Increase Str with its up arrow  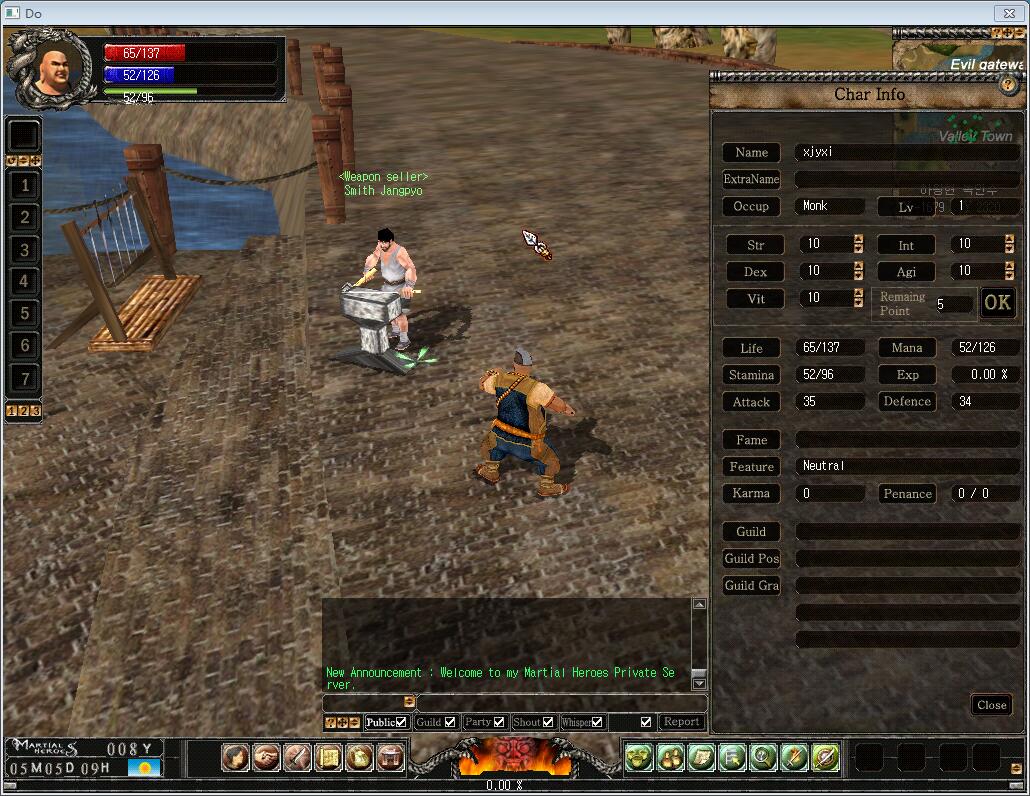[858, 240]
